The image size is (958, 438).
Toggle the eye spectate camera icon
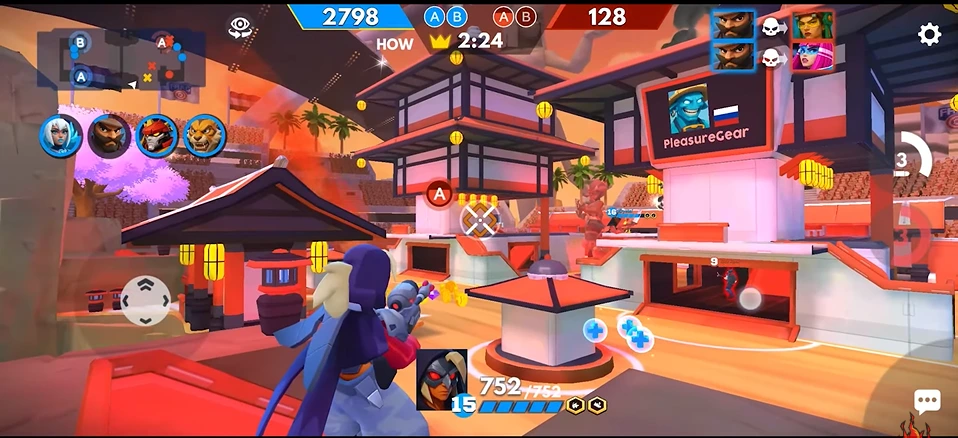click(x=239, y=28)
